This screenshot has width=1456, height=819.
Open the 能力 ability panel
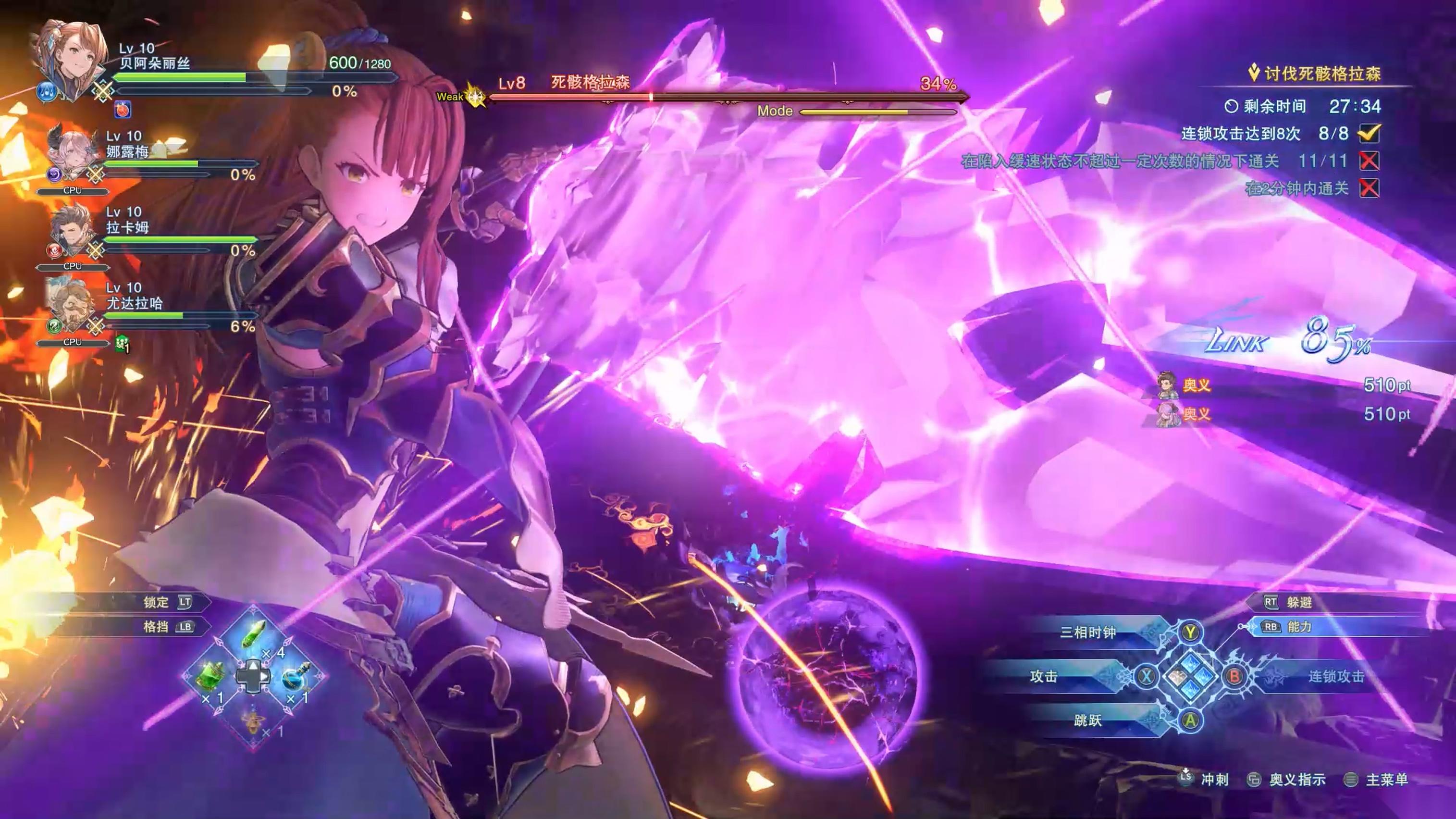point(1299,627)
